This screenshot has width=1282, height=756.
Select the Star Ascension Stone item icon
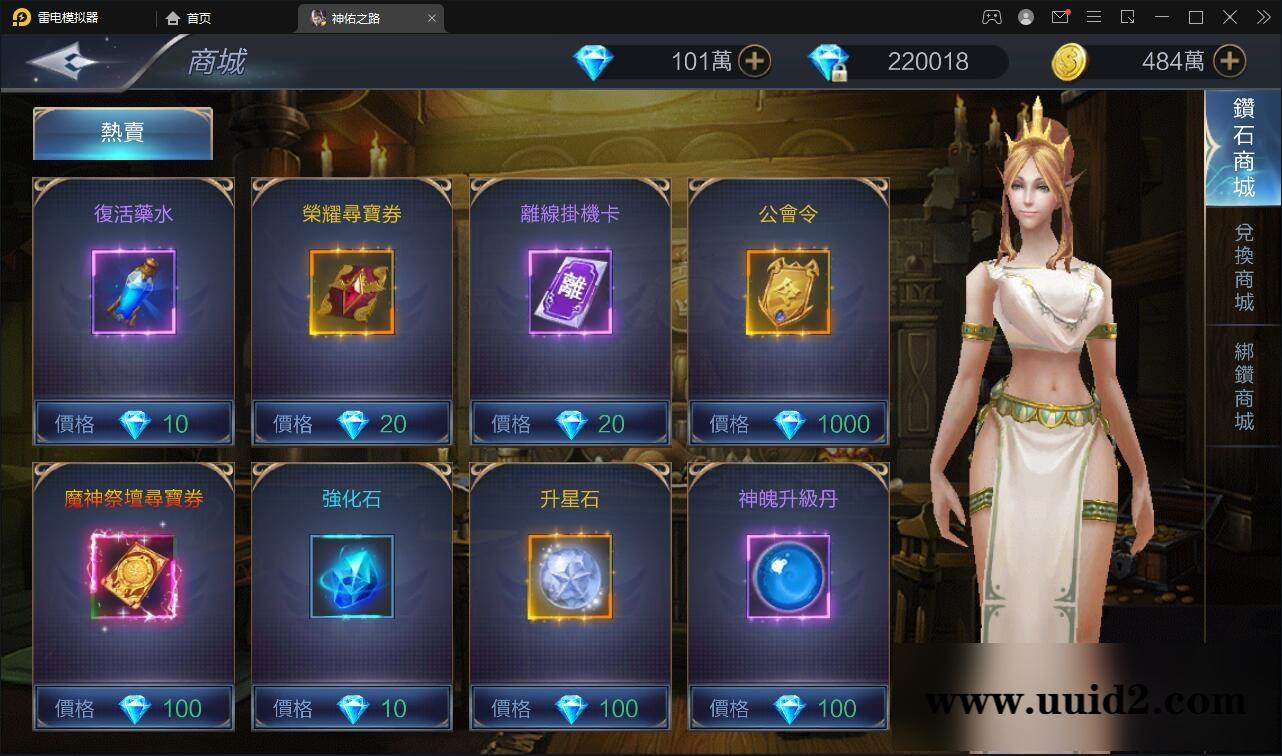click(569, 578)
